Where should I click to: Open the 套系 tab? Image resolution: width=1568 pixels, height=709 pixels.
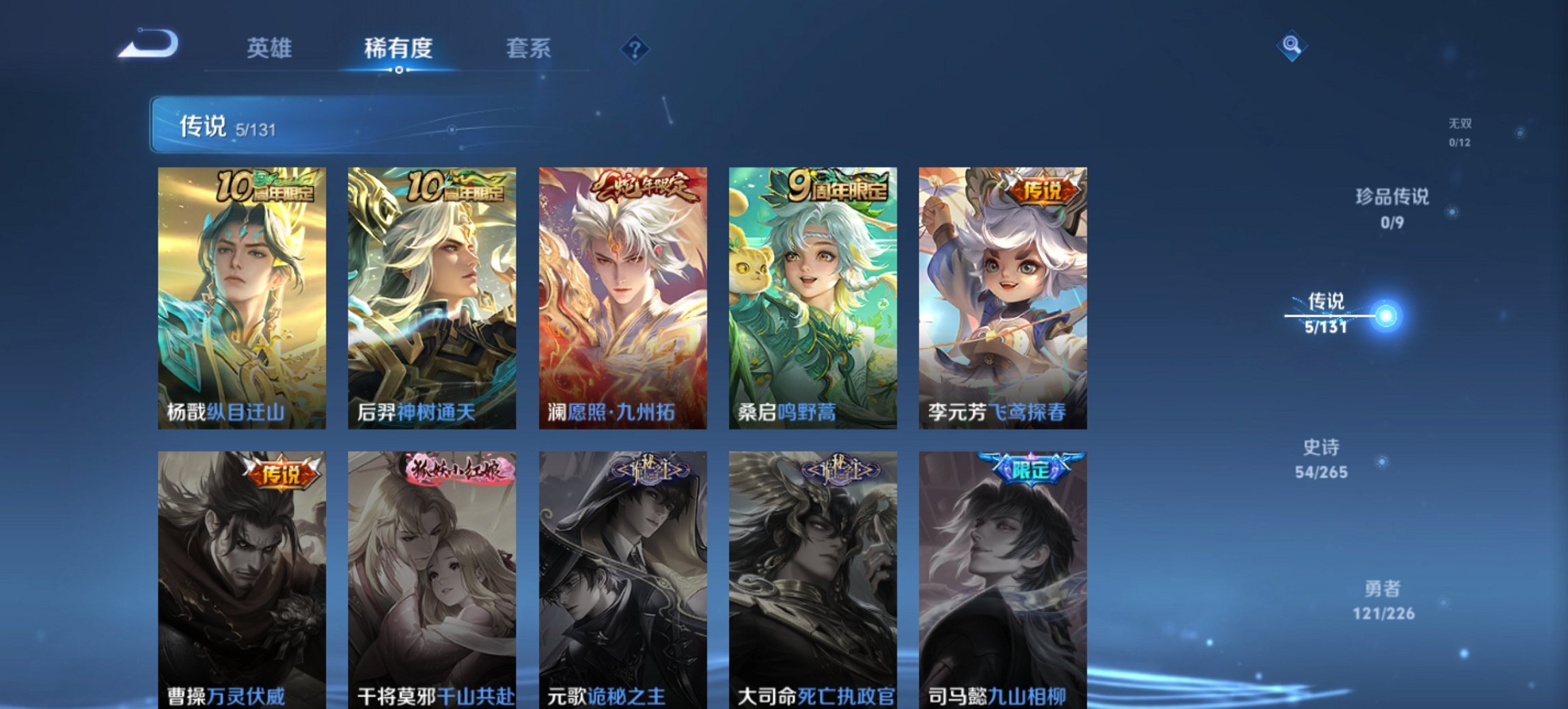tap(528, 48)
